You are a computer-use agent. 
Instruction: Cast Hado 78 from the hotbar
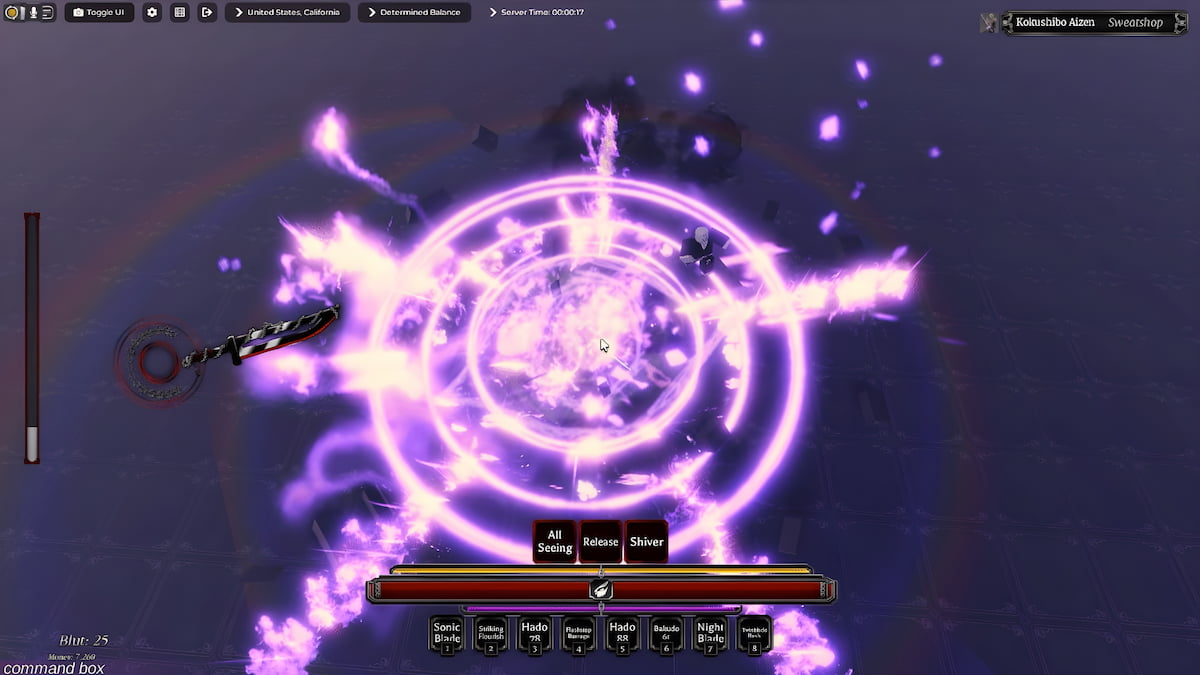coord(534,634)
